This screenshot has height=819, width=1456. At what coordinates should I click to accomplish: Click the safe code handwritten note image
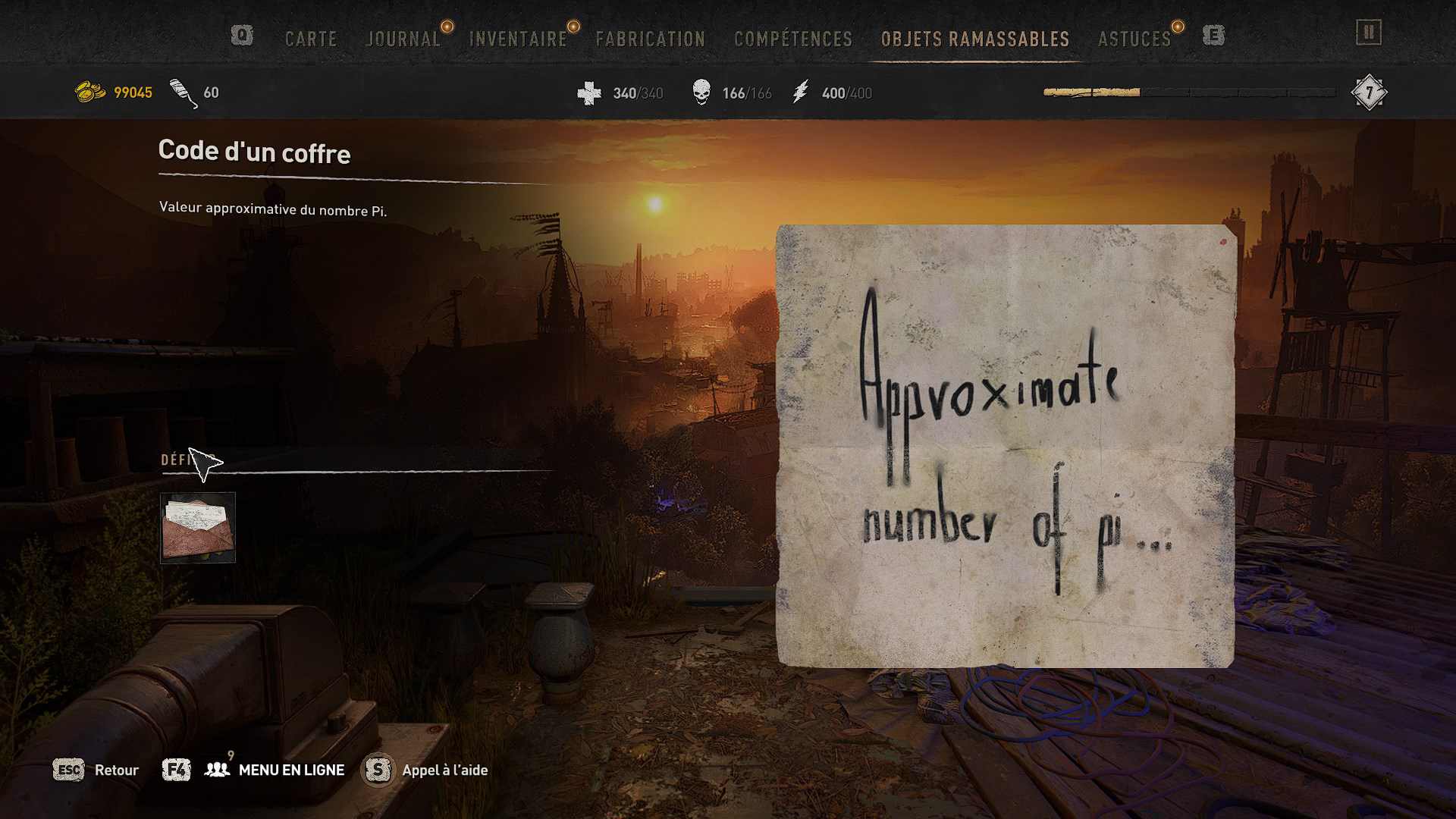coord(1006,446)
